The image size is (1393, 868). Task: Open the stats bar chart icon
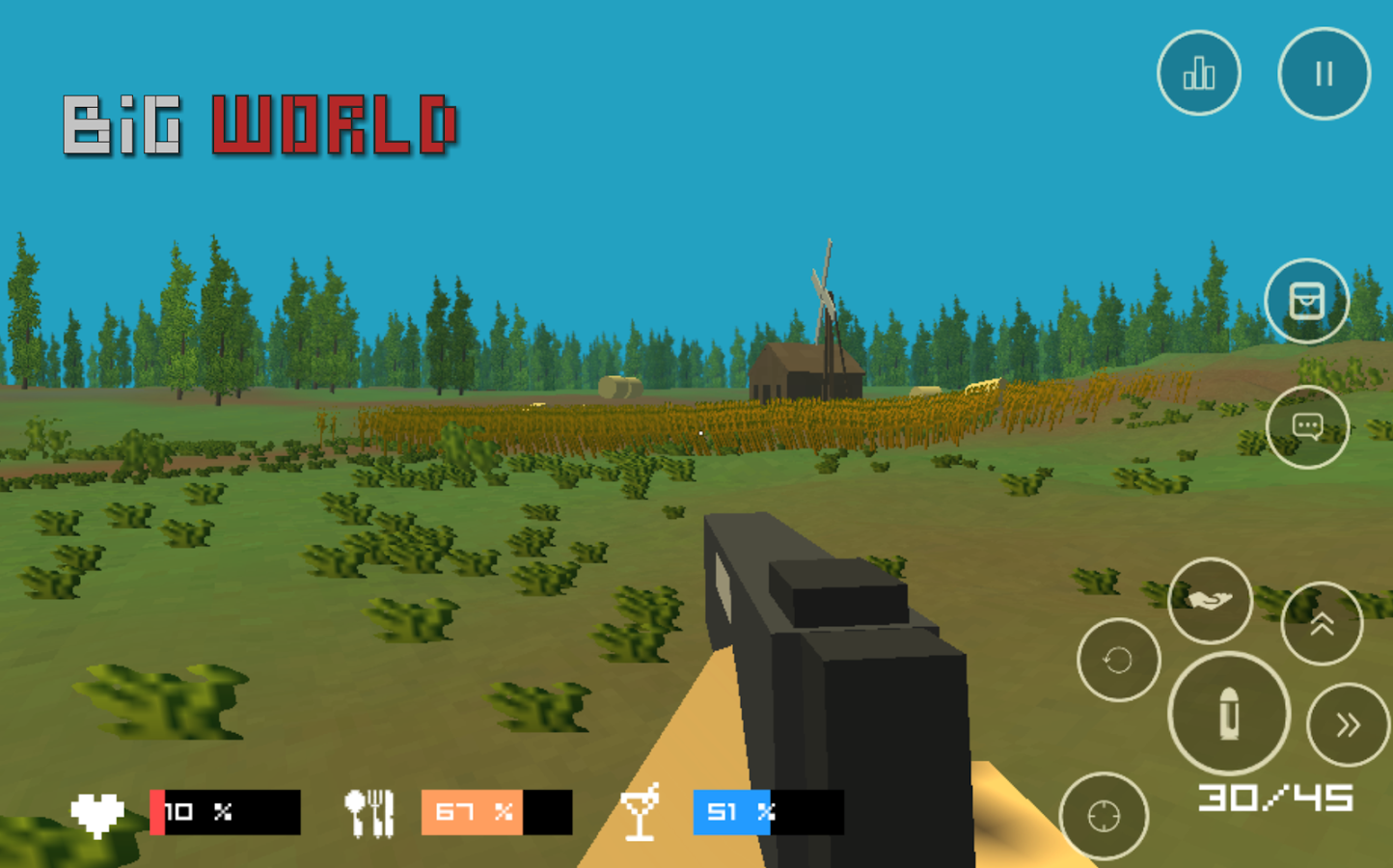click(1198, 73)
